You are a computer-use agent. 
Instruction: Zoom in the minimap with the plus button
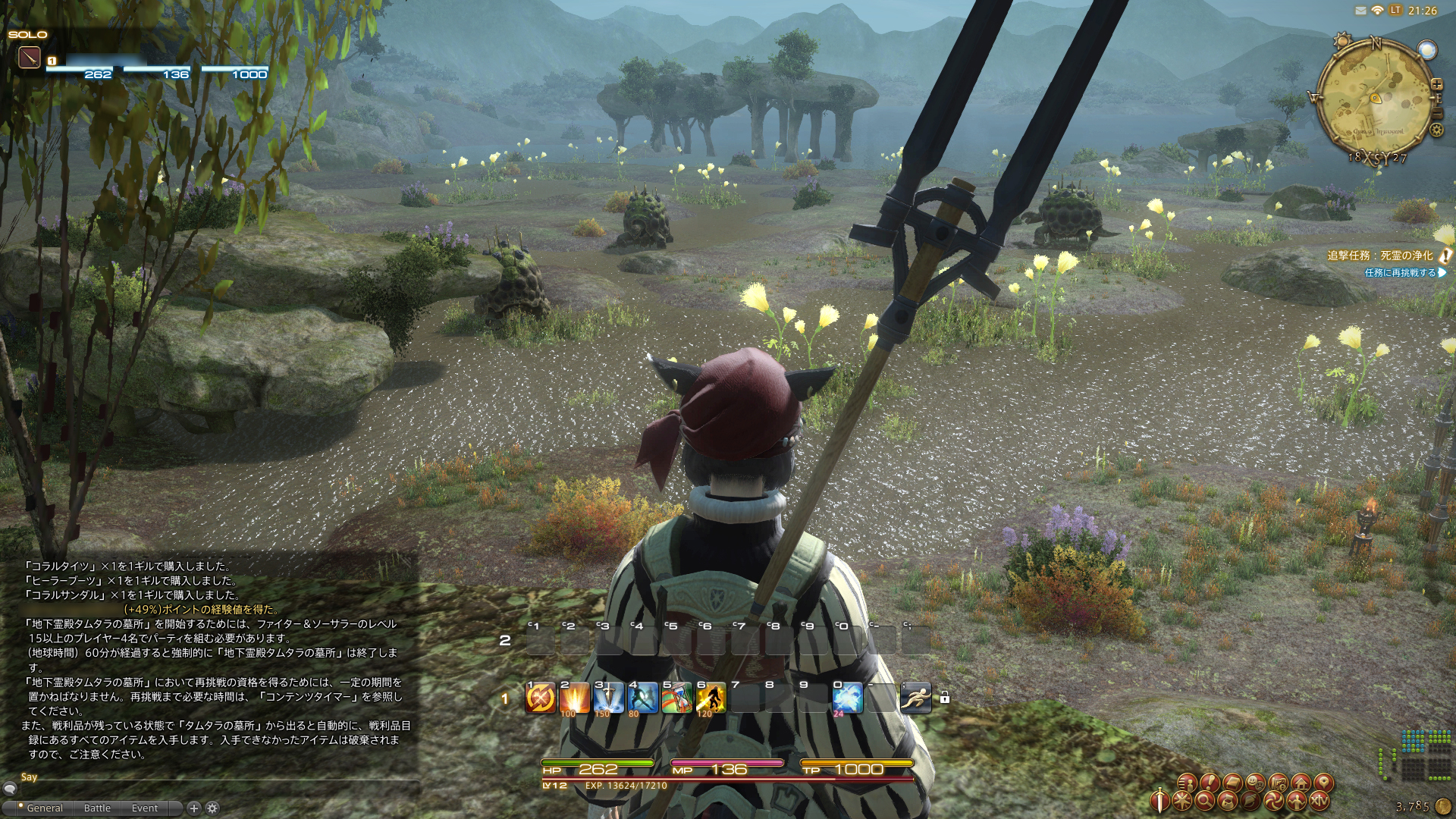1437,84
